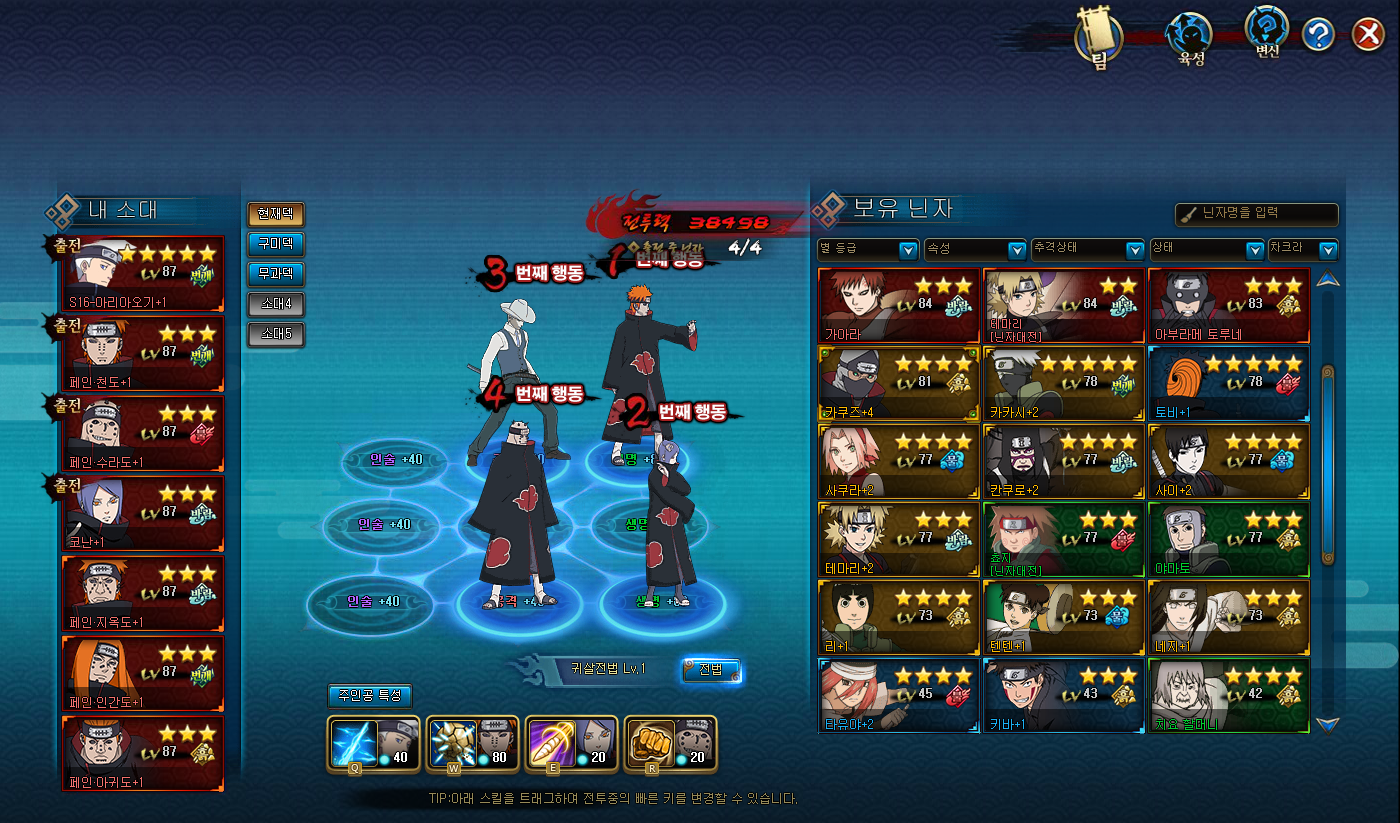
Task: Select the fist skill on R
Action: click(670, 743)
